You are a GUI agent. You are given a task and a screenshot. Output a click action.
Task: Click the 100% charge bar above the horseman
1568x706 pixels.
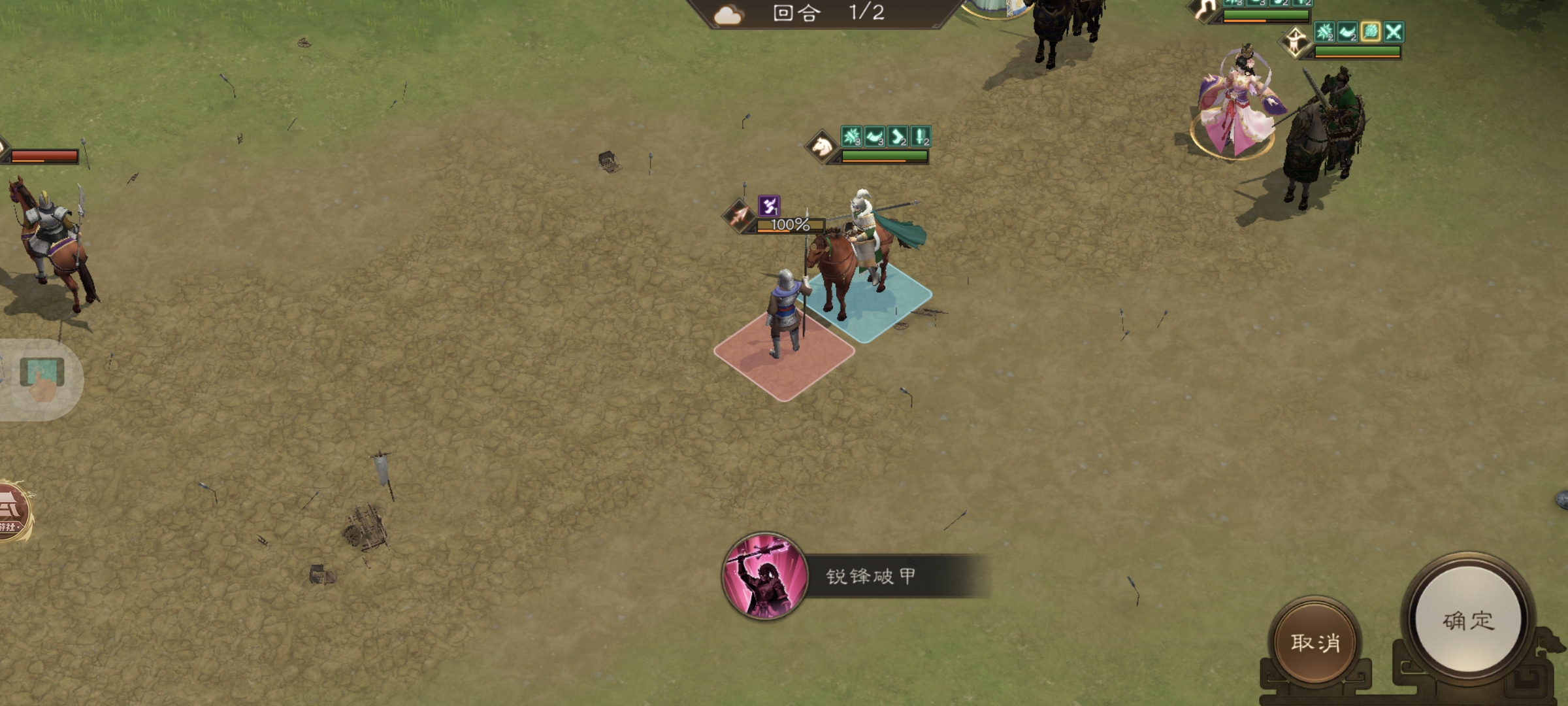click(790, 225)
